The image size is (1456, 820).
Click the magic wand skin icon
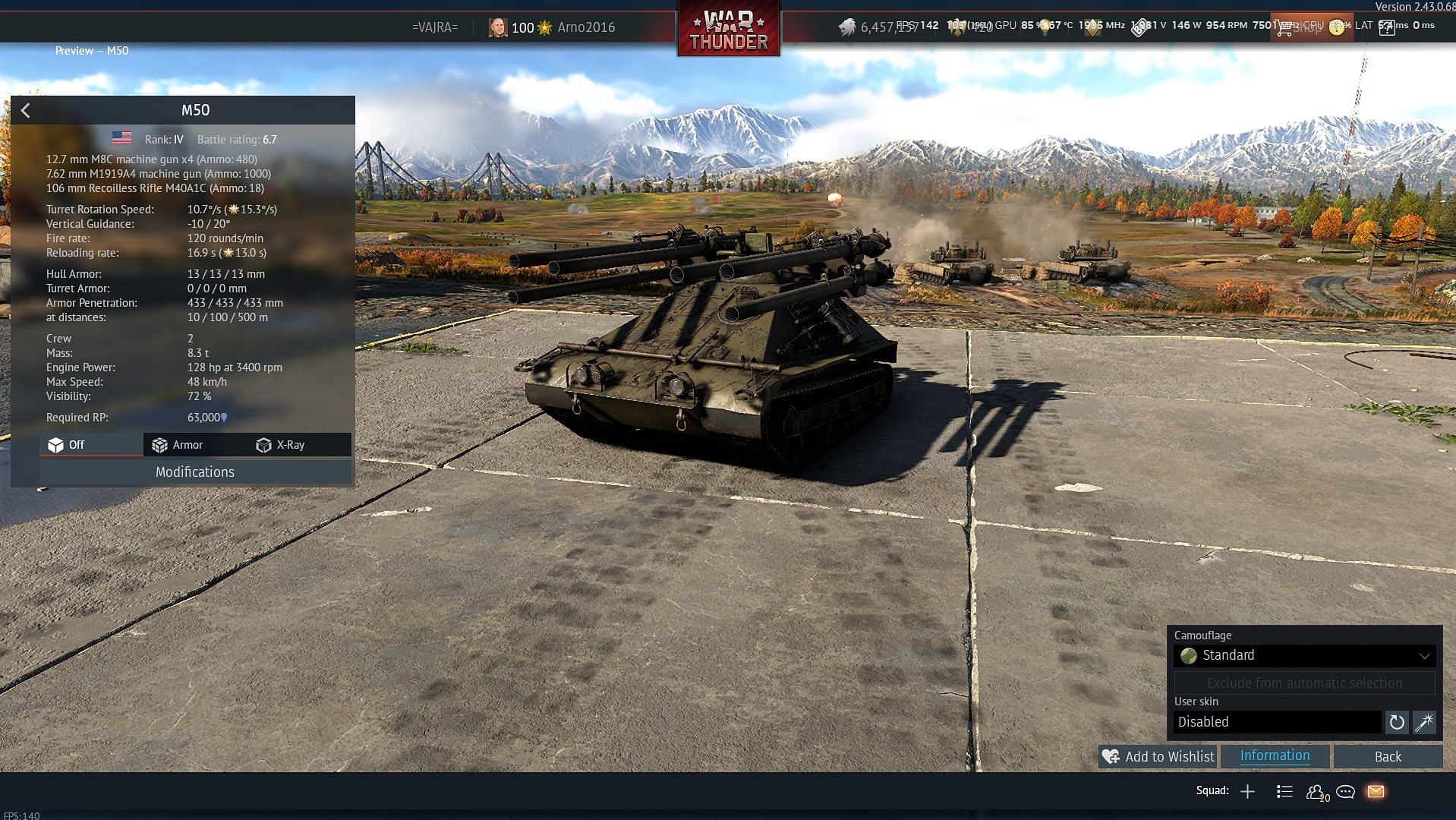pyautogui.click(x=1423, y=722)
